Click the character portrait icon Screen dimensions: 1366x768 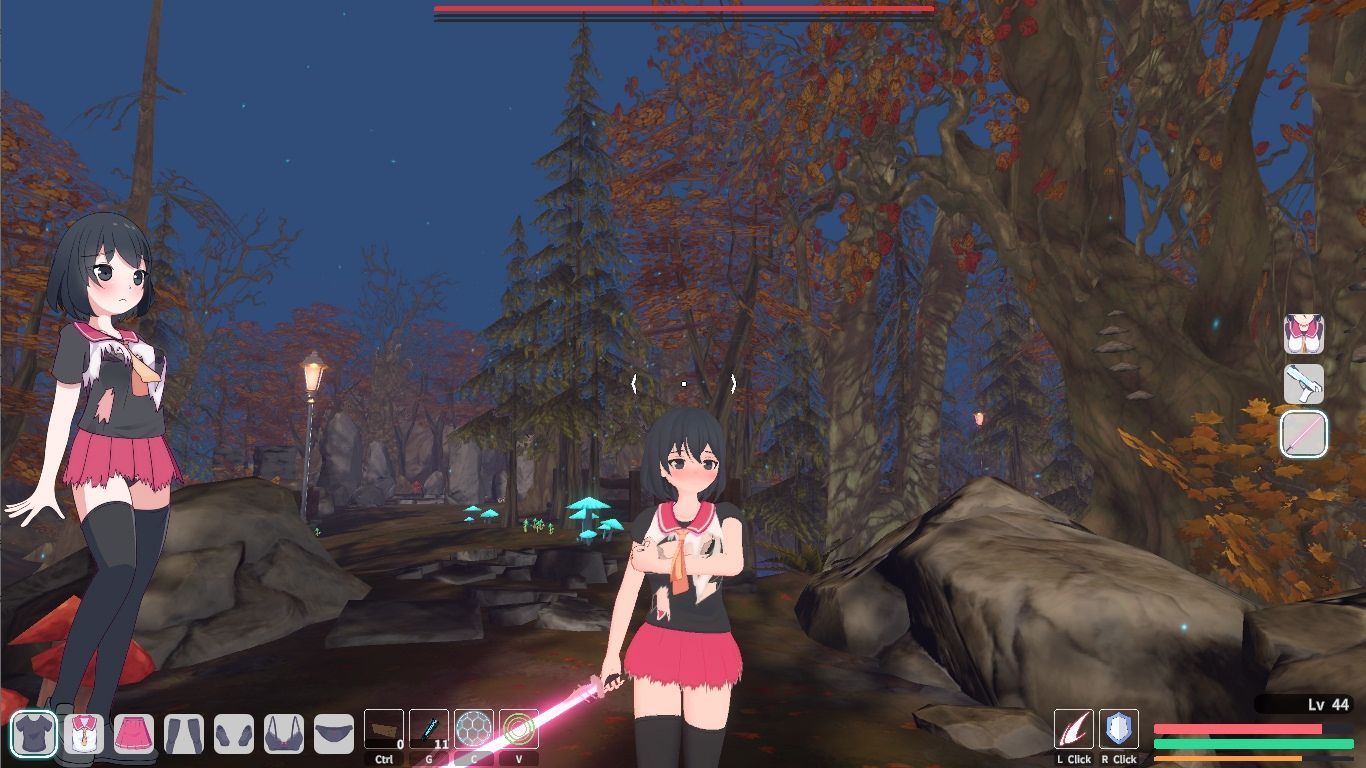pos(1304,334)
